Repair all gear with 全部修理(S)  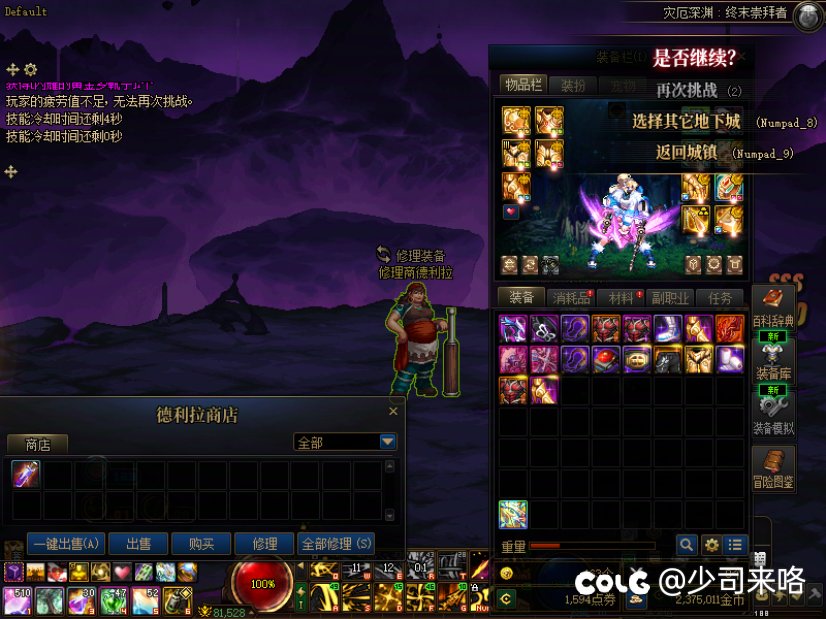336,544
